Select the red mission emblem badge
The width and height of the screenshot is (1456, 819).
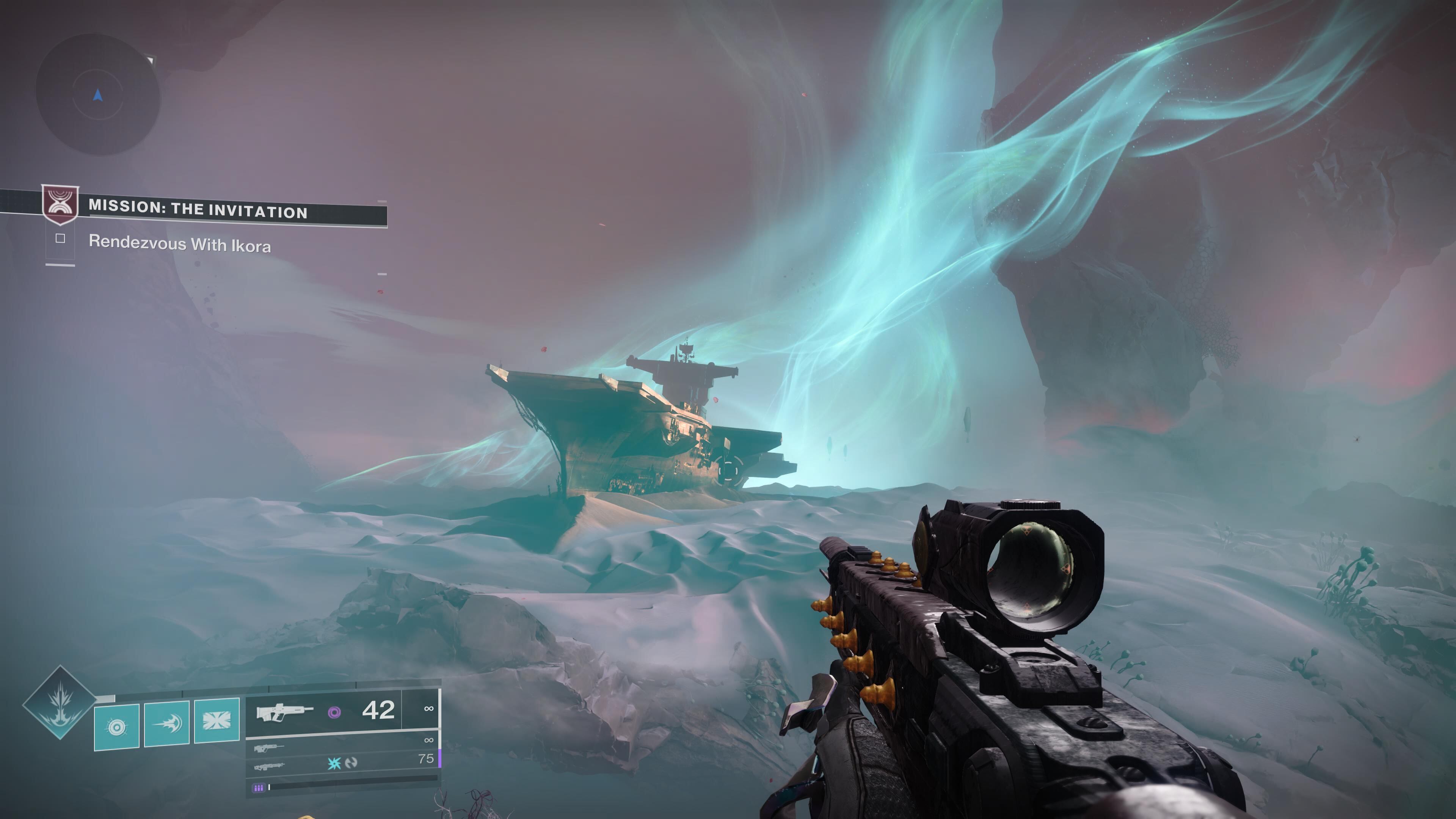click(x=61, y=204)
